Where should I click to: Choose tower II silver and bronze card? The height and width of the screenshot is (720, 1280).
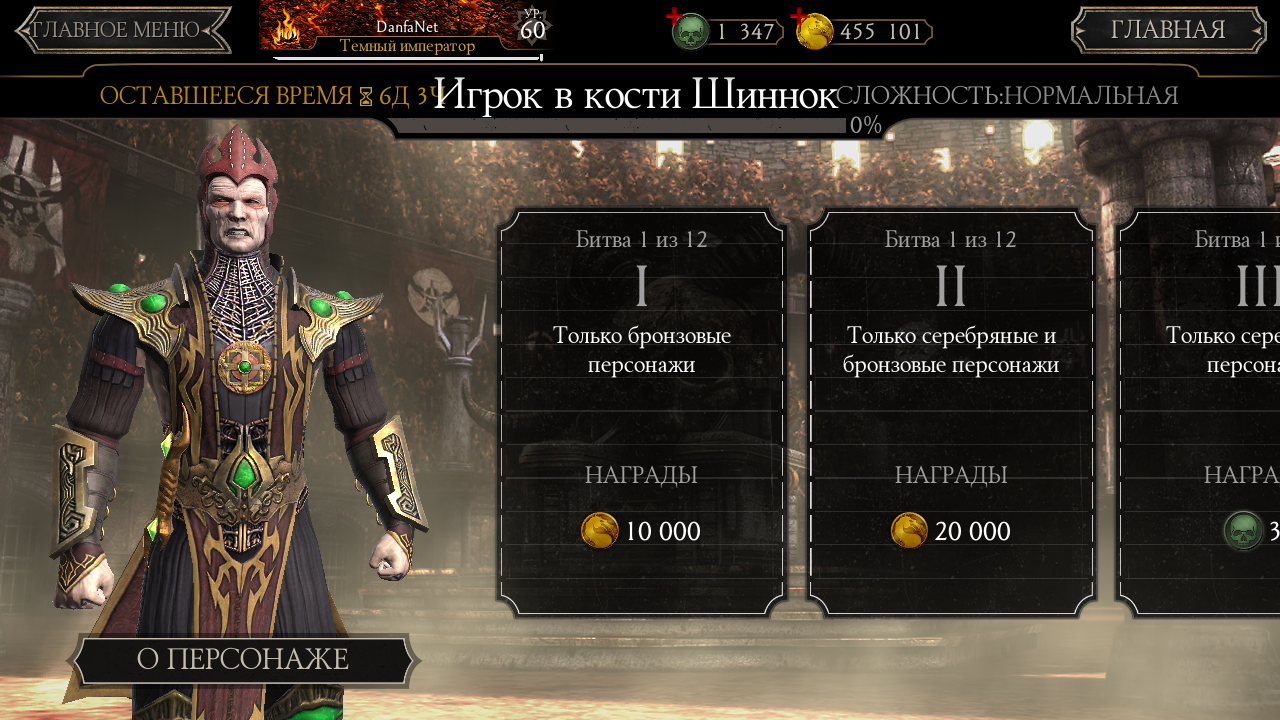(951, 412)
